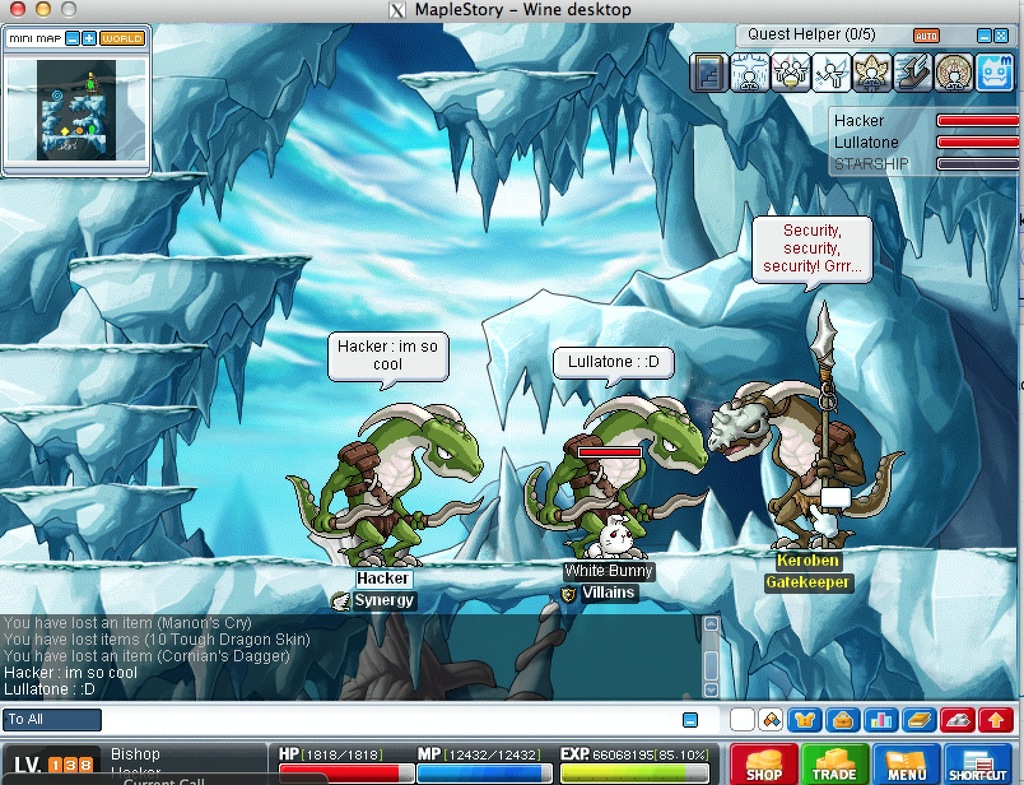Click the chat text input field
Screen dimensions: 1024x785
pos(390,720)
